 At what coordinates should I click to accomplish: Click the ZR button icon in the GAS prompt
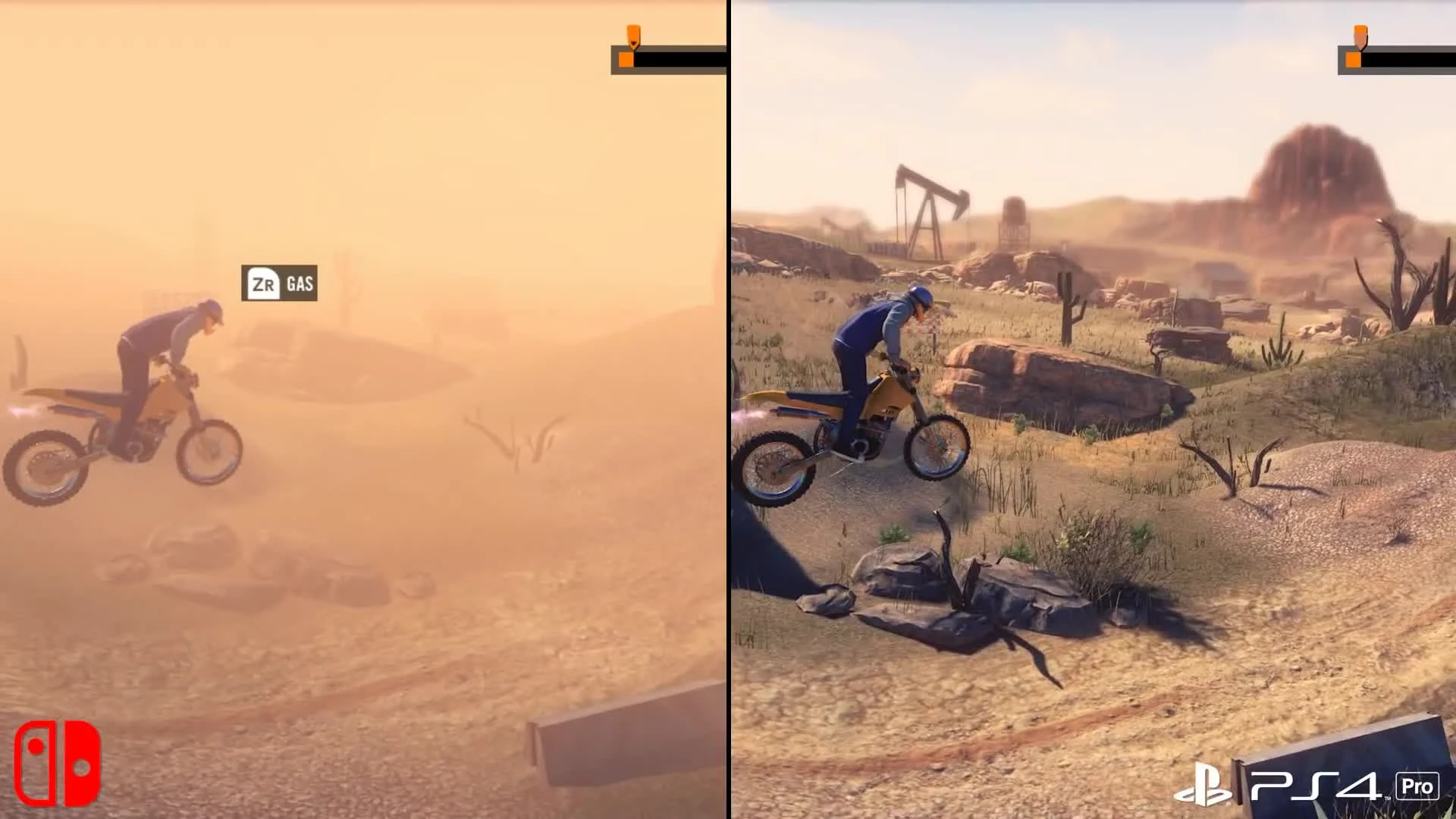click(262, 286)
